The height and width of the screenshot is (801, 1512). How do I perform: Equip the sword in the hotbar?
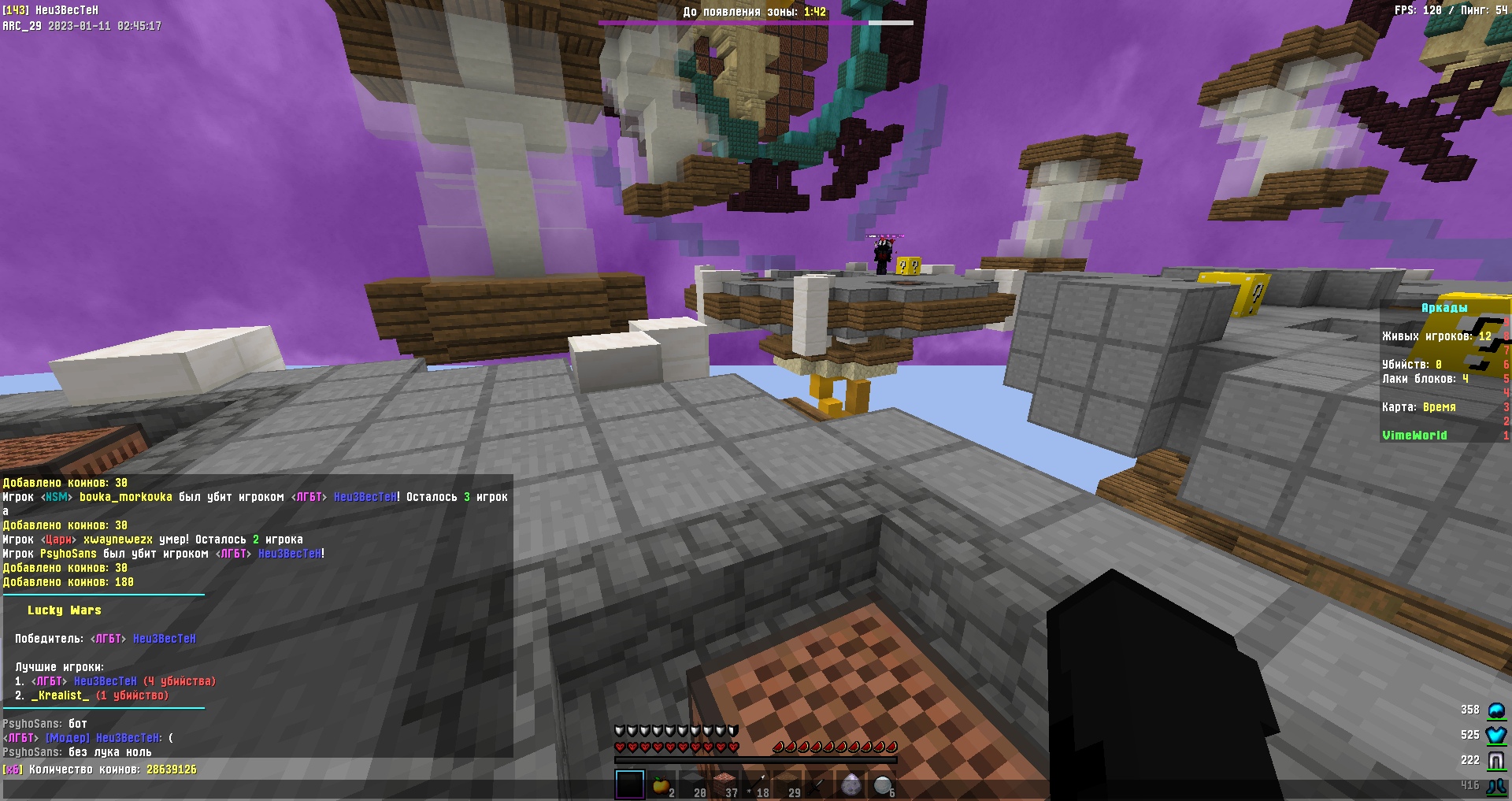click(819, 785)
